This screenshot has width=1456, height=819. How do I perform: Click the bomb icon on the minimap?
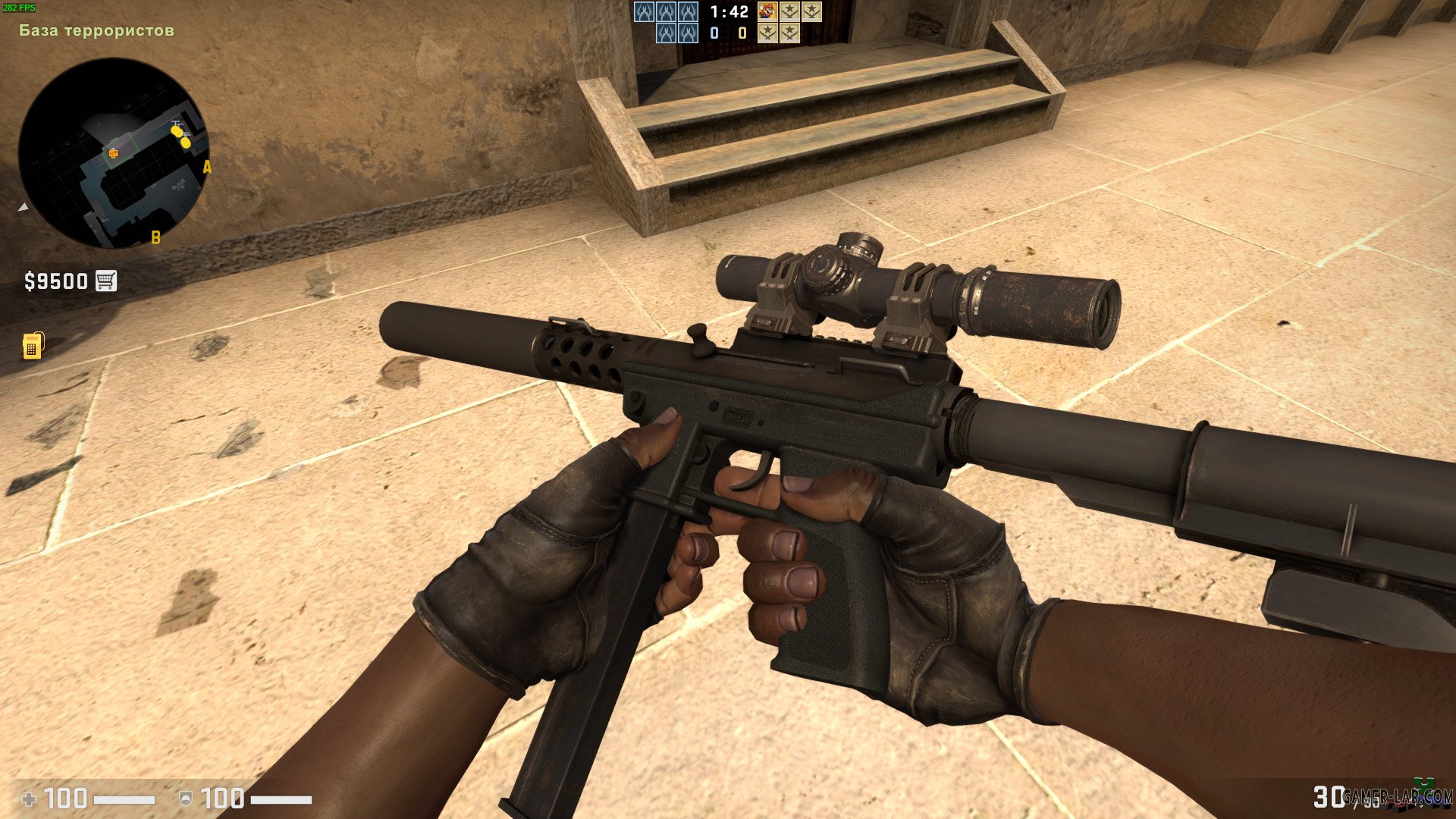(112, 152)
